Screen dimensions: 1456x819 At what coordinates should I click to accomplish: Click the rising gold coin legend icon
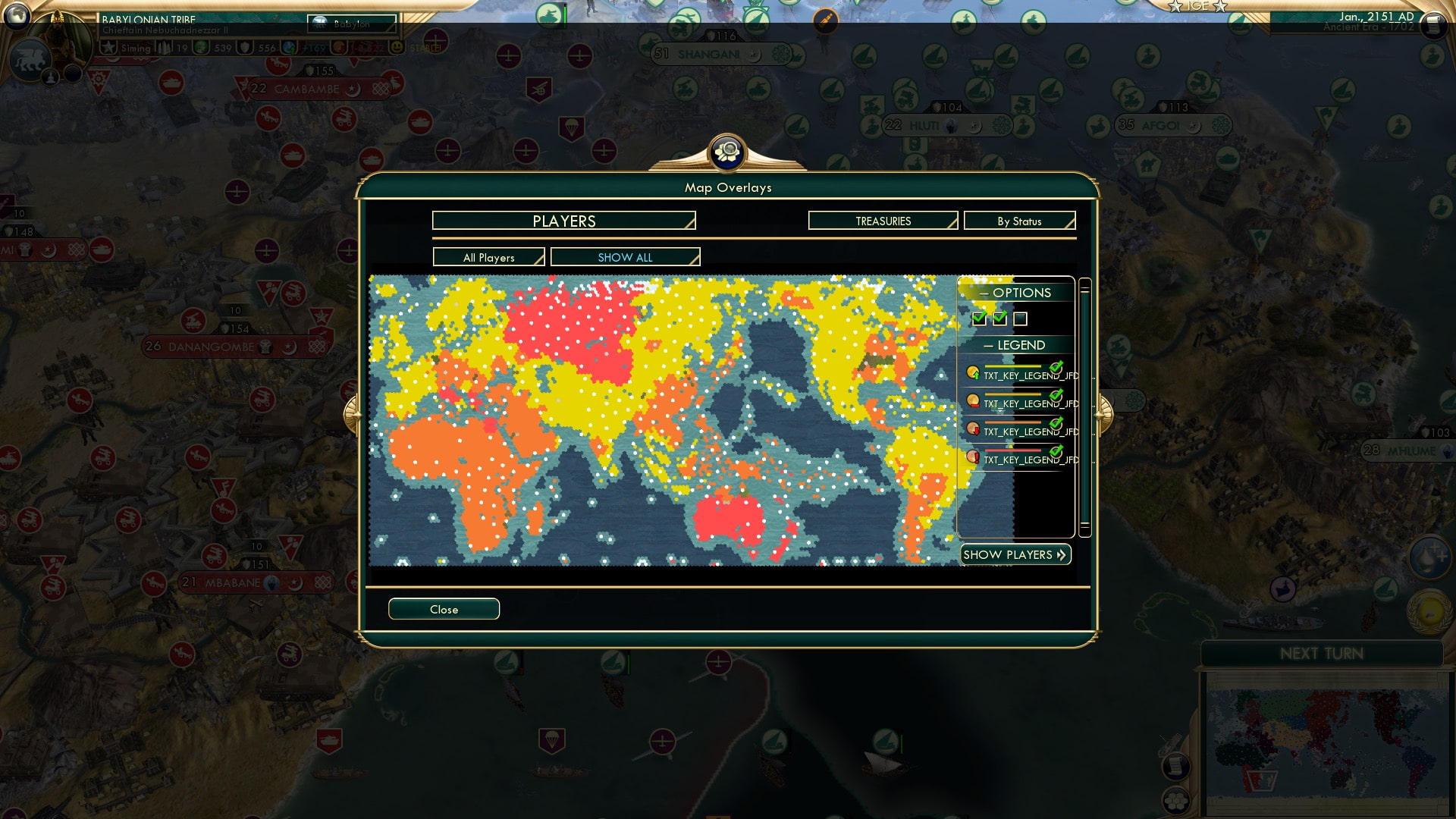pos(974,372)
